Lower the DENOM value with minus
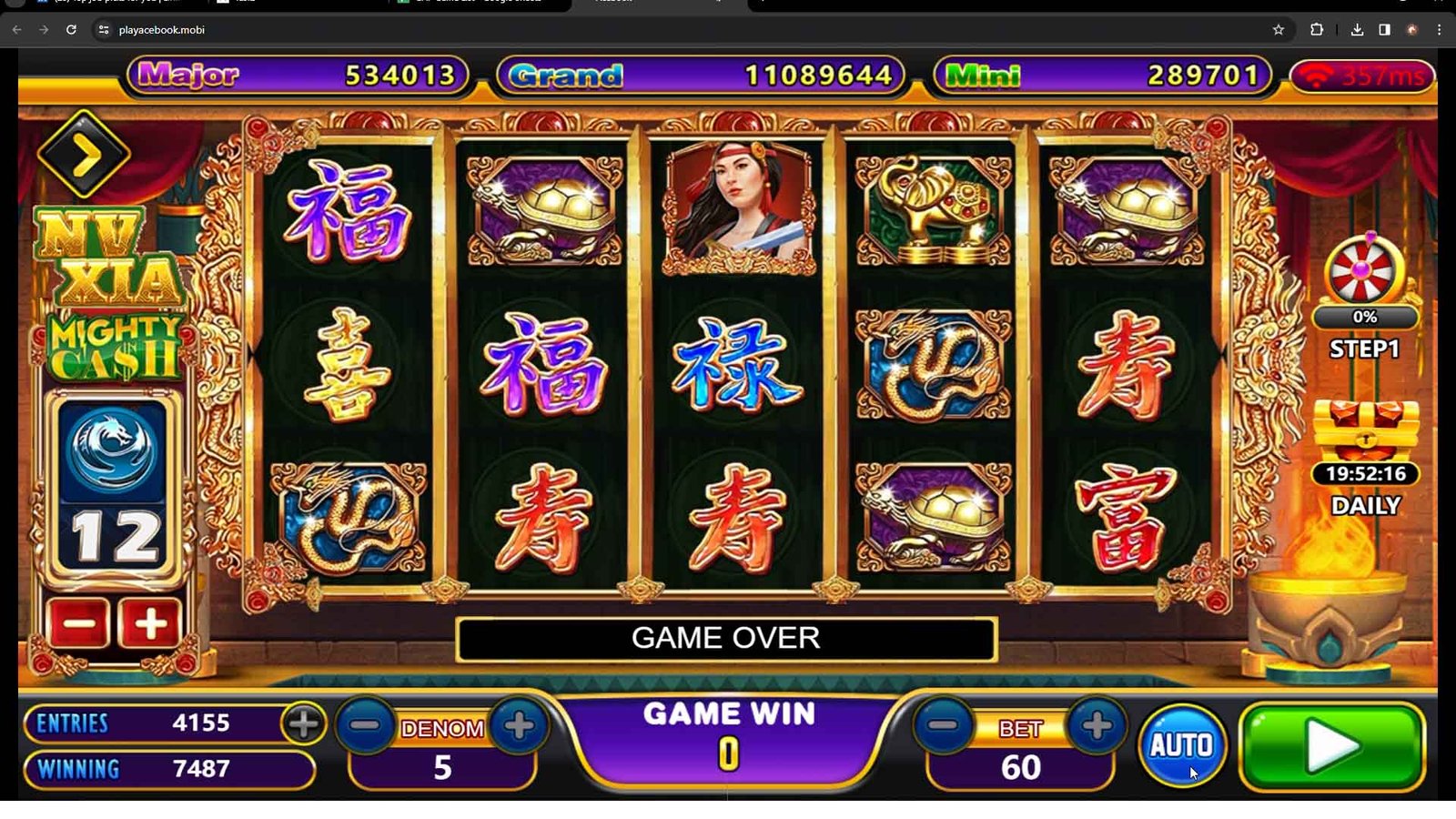The image size is (1456, 819). [365, 725]
